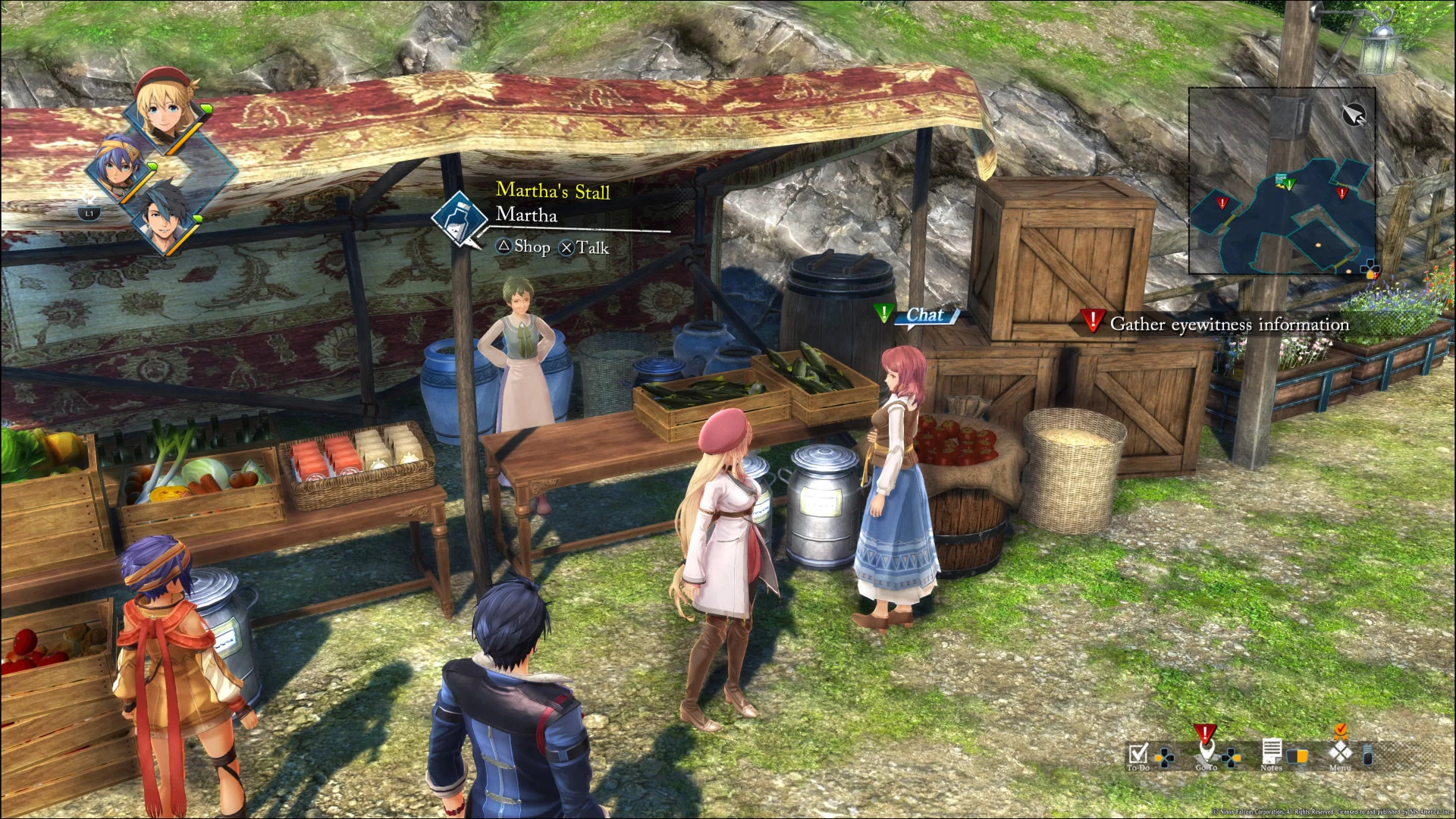
Task: Click the minimap compass arrow
Action: pos(1353,115)
